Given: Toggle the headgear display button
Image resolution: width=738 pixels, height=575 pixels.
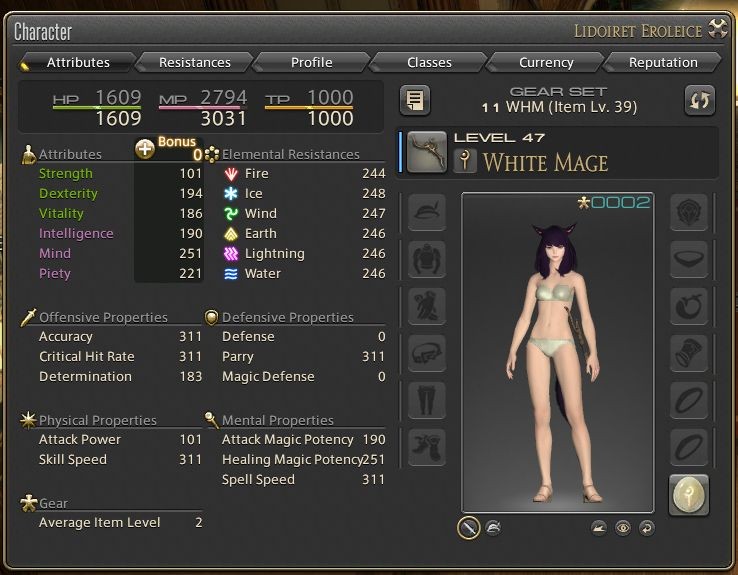Looking at the screenshot, I should pyautogui.click(x=493, y=527).
